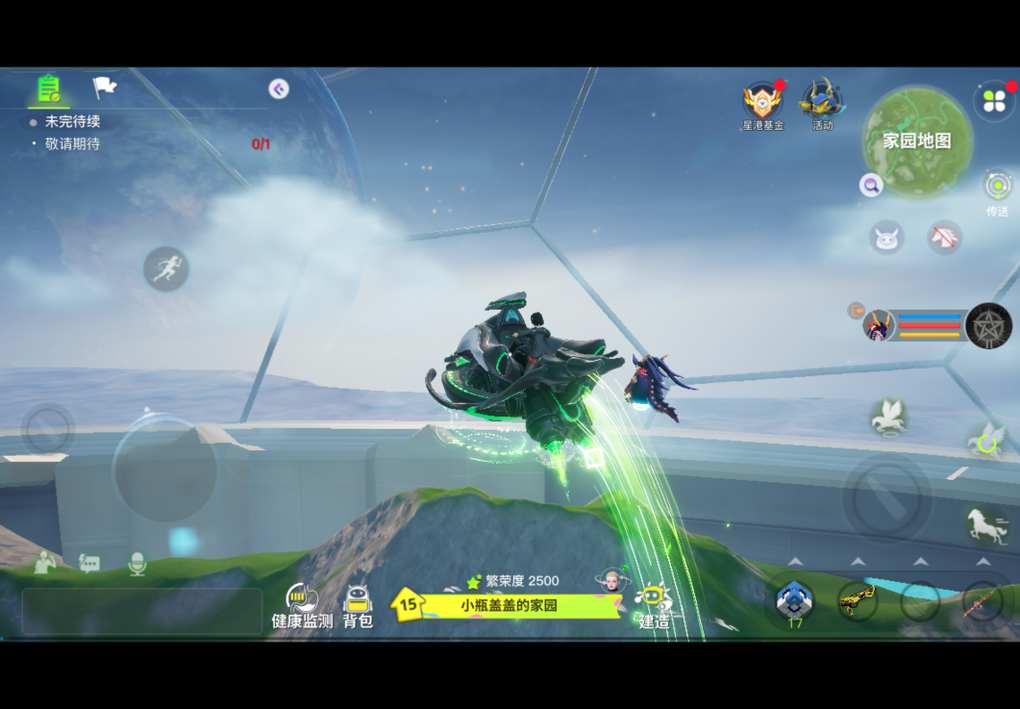Click the 小瓶盖盖的家园 home banner
This screenshot has height=709, width=1020.
click(509, 605)
